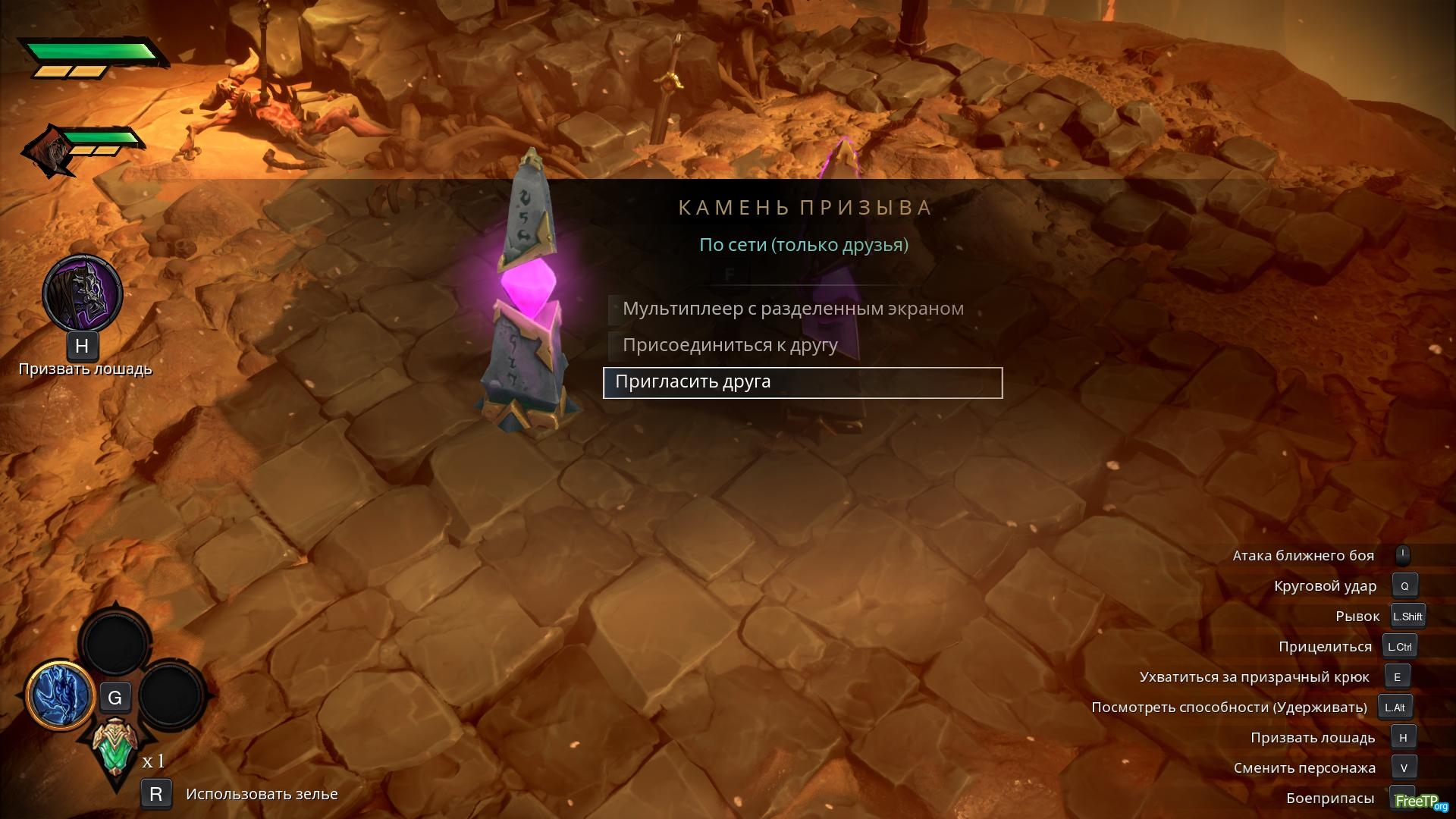This screenshot has width=1456, height=819.
Task: Choose Присоединиться к другу menu entry
Action: tap(730, 345)
